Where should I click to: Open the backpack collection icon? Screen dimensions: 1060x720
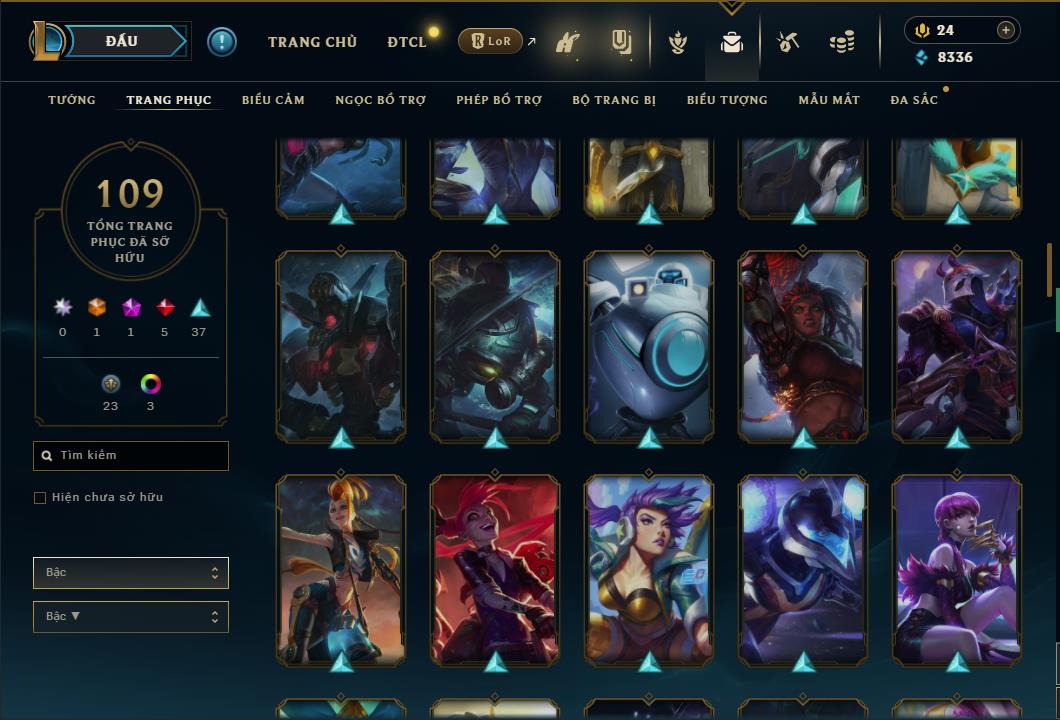click(x=732, y=43)
